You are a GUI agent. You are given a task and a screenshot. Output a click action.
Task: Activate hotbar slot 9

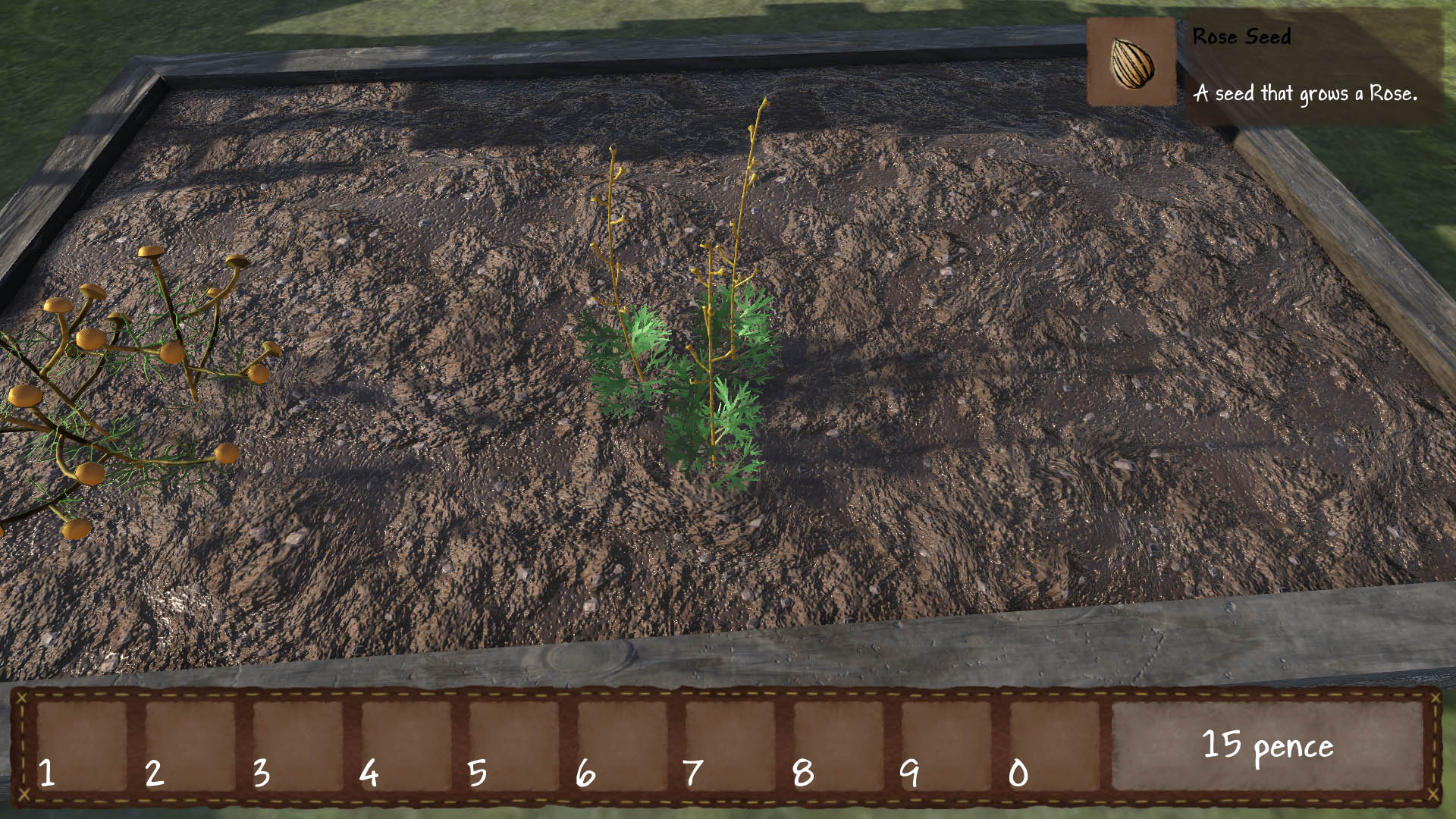(946, 745)
